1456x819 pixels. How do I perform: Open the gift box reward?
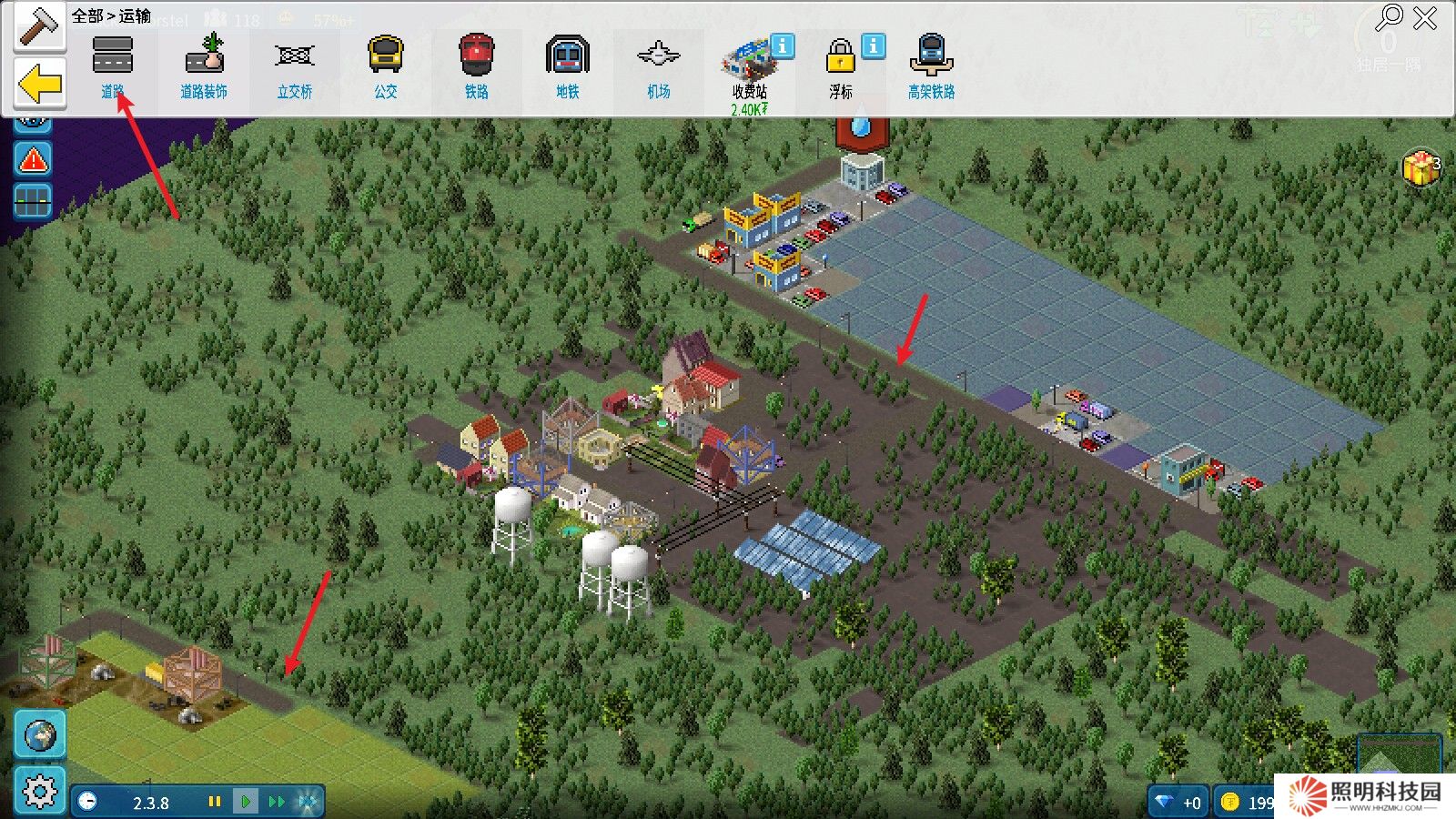click(x=1420, y=168)
